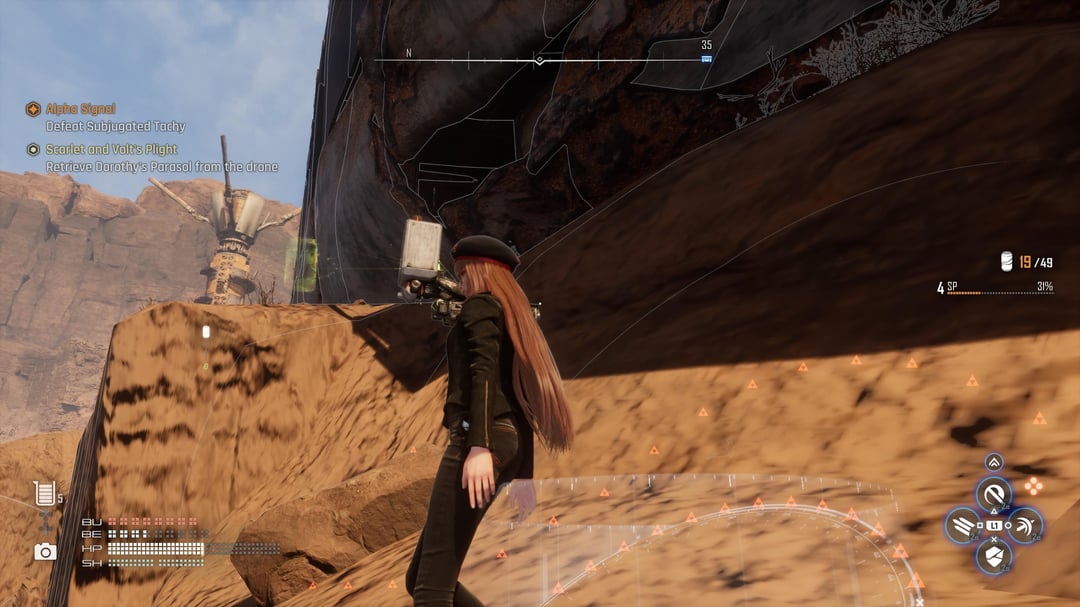
Task: Open photo mode via the camera icon
Action: (x=45, y=551)
